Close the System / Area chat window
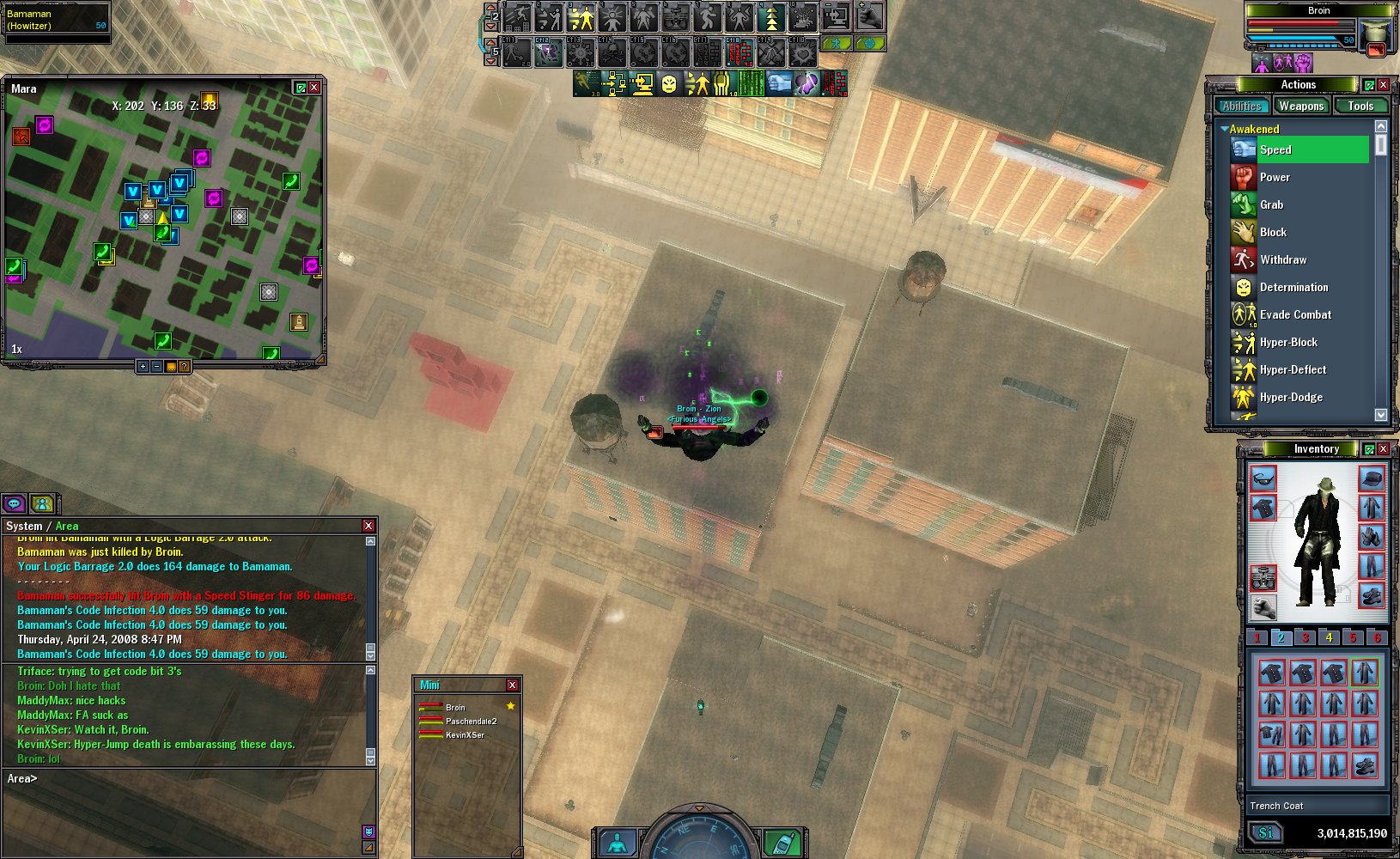 point(368,526)
